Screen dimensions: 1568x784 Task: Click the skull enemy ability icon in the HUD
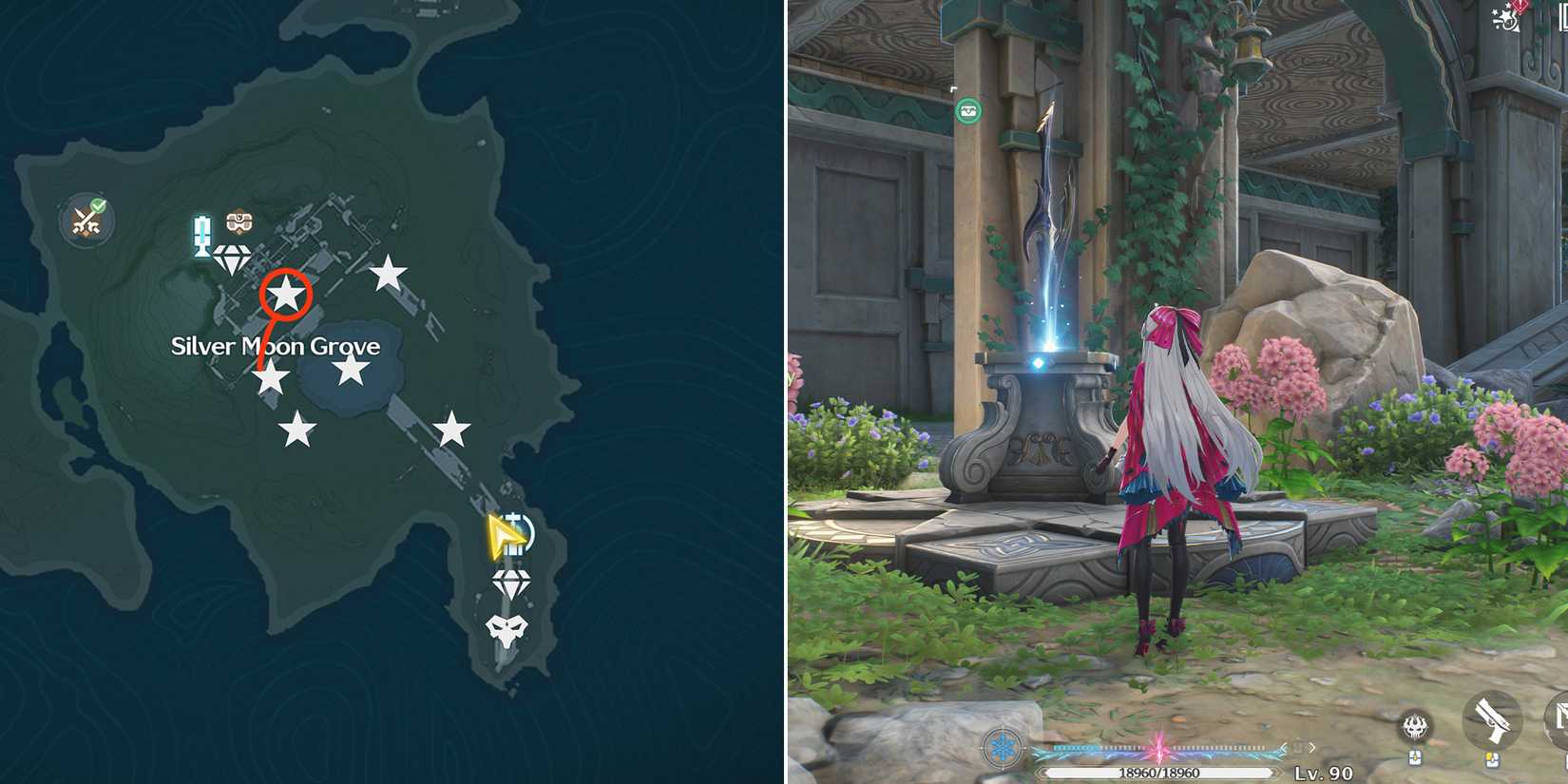coord(1415,727)
